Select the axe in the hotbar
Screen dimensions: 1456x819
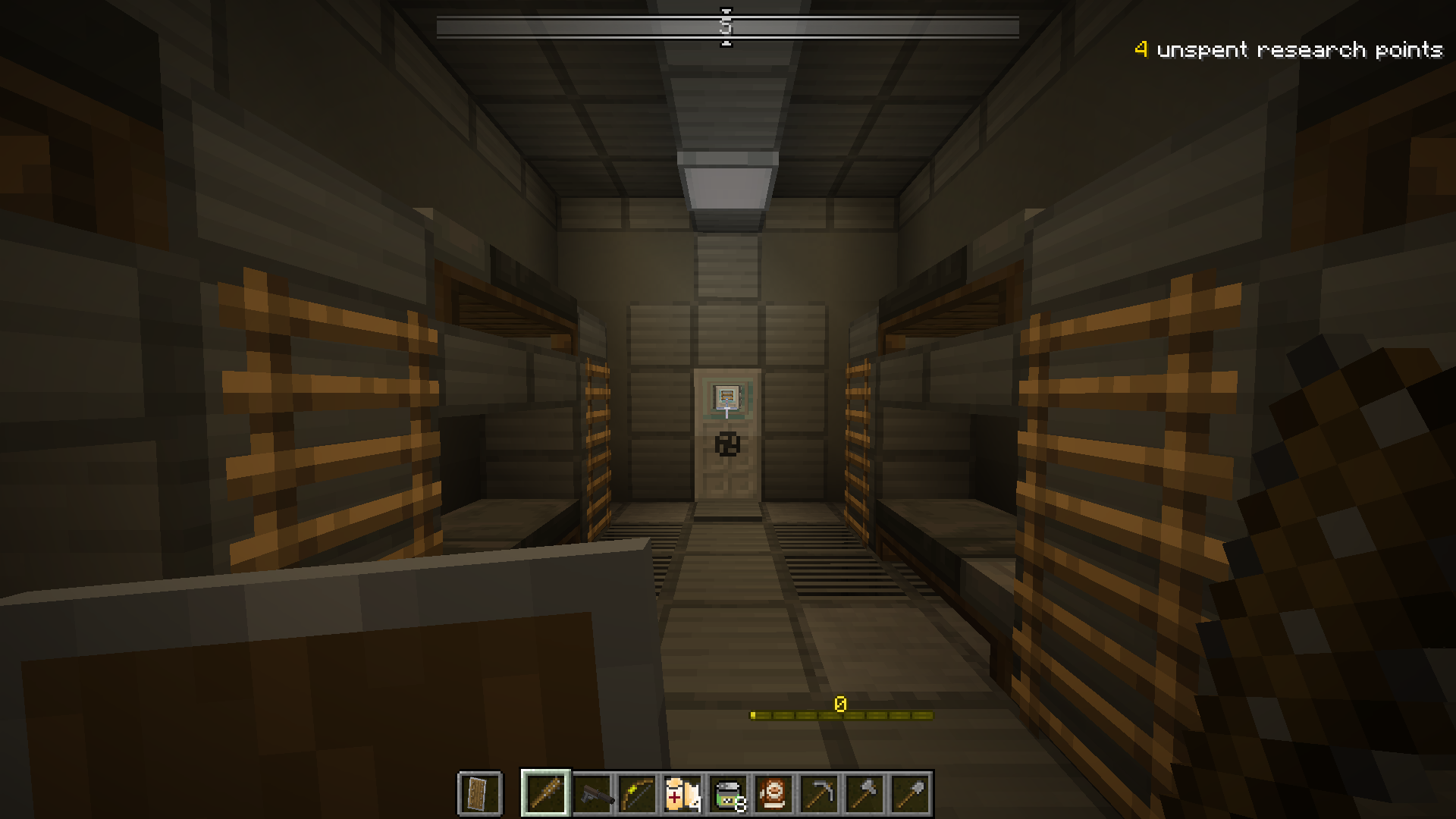pyautogui.click(x=865, y=792)
